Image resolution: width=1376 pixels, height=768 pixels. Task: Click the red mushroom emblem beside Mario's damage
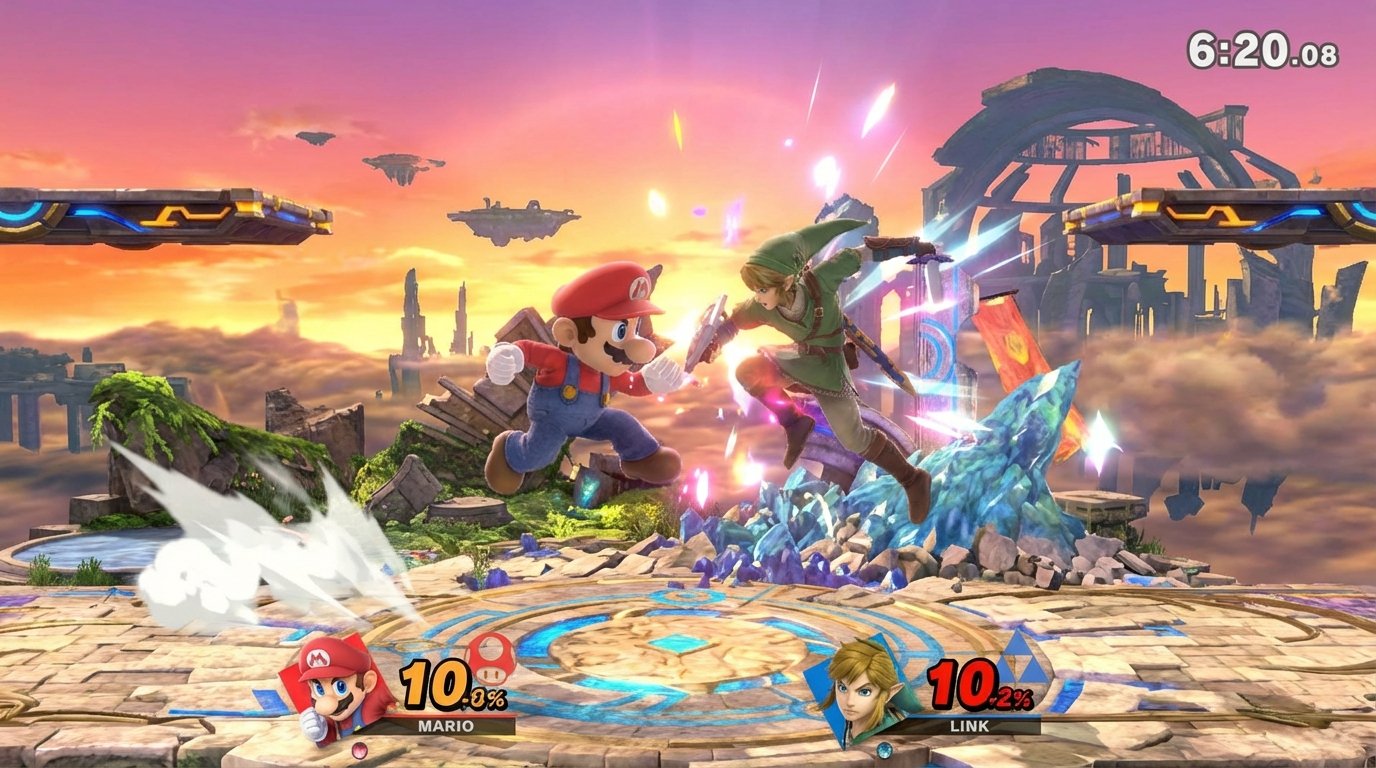[x=490, y=660]
